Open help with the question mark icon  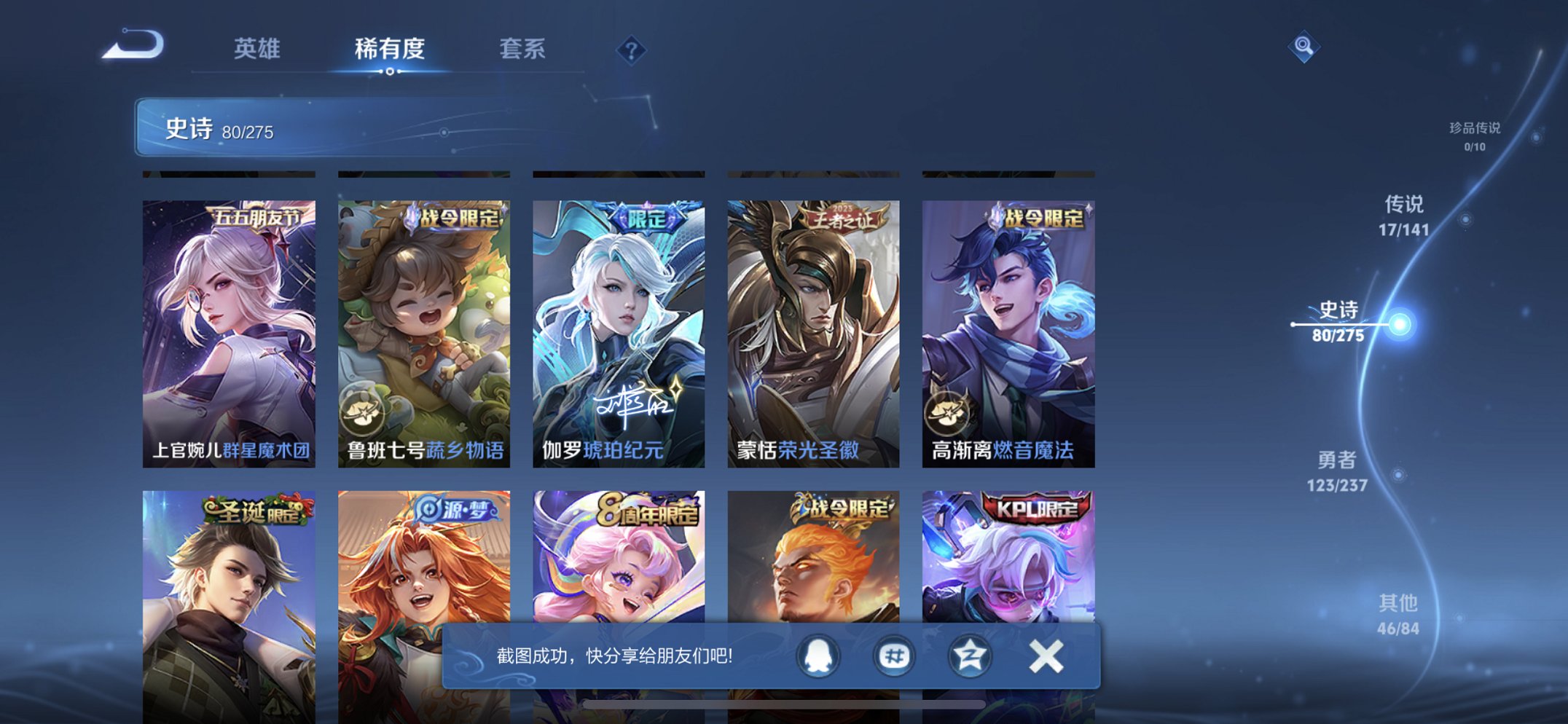point(631,50)
